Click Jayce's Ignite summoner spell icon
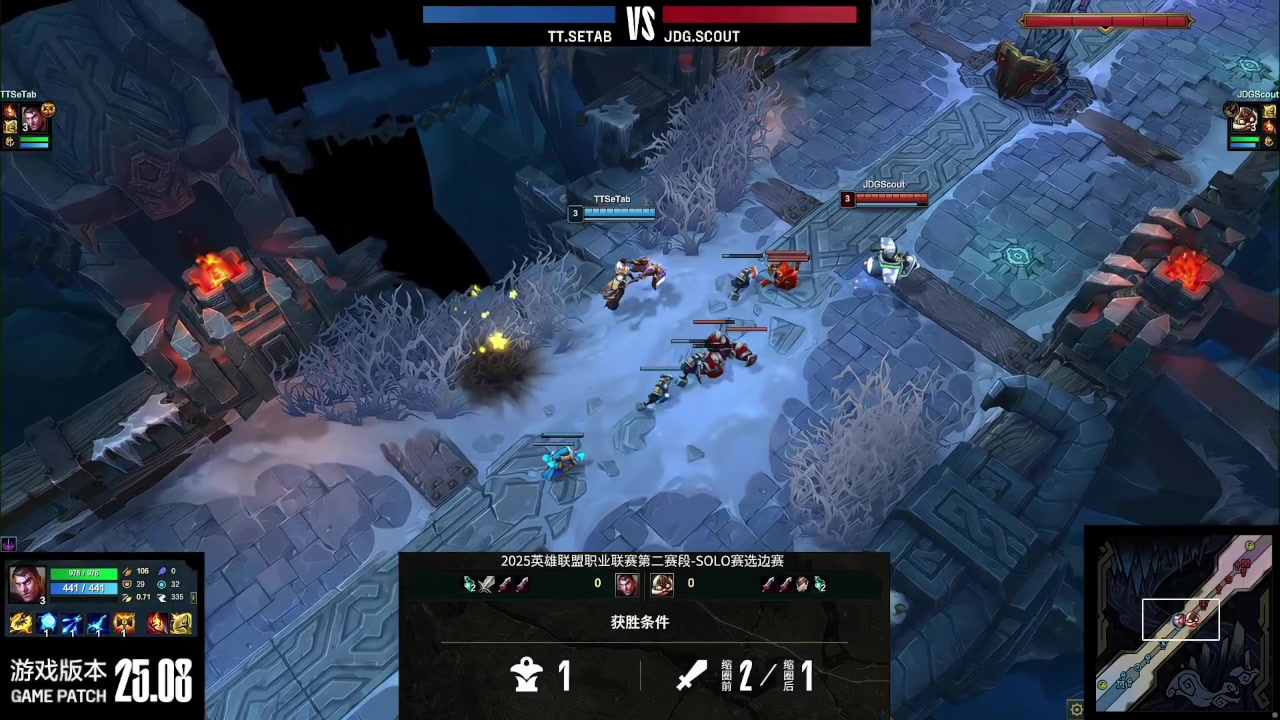This screenshot has height=720, width=1280. (158, 624)
